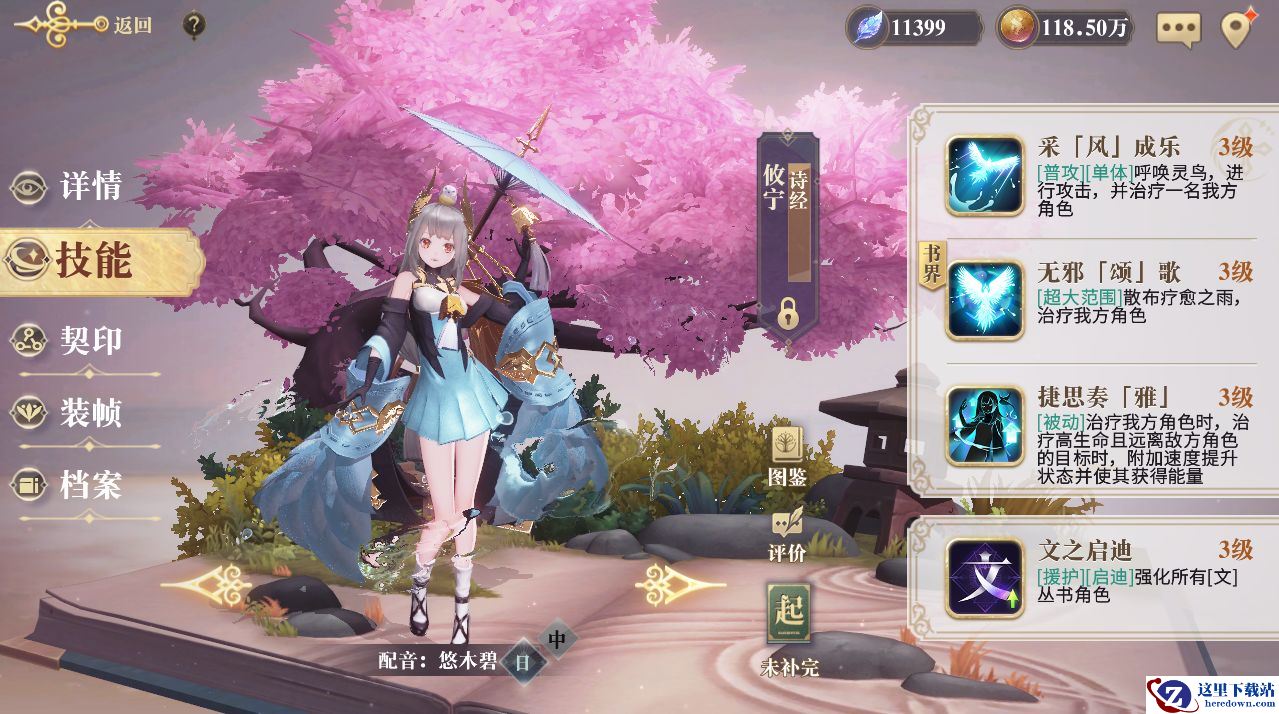The height and width of the screenshot is (714, 1279).
Task: Open the chat speech bubble icon
Action: coord(1178,28)
